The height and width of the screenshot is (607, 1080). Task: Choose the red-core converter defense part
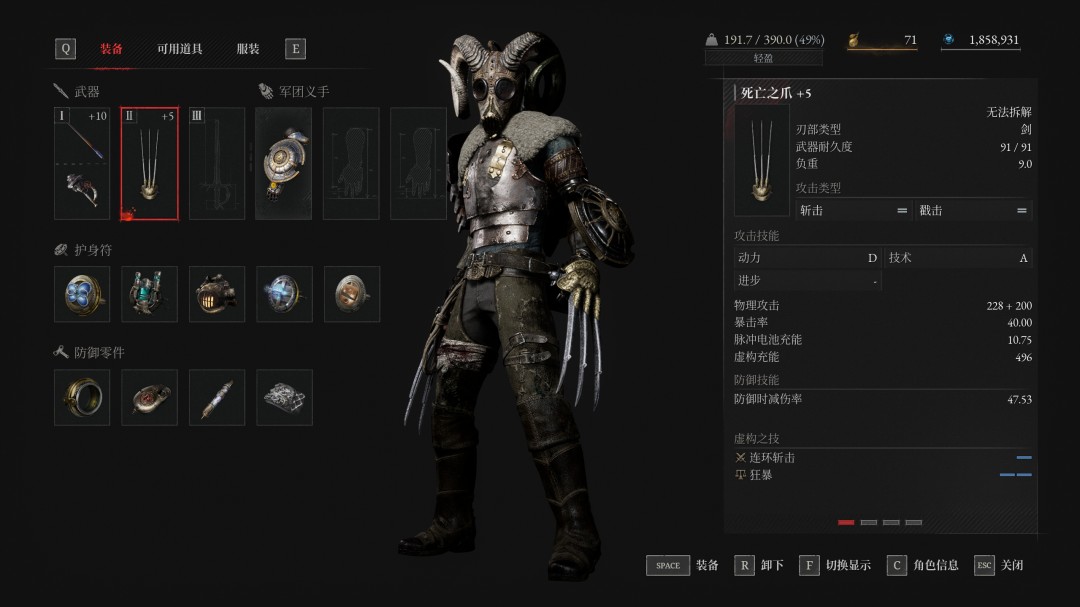pos(149,397)
